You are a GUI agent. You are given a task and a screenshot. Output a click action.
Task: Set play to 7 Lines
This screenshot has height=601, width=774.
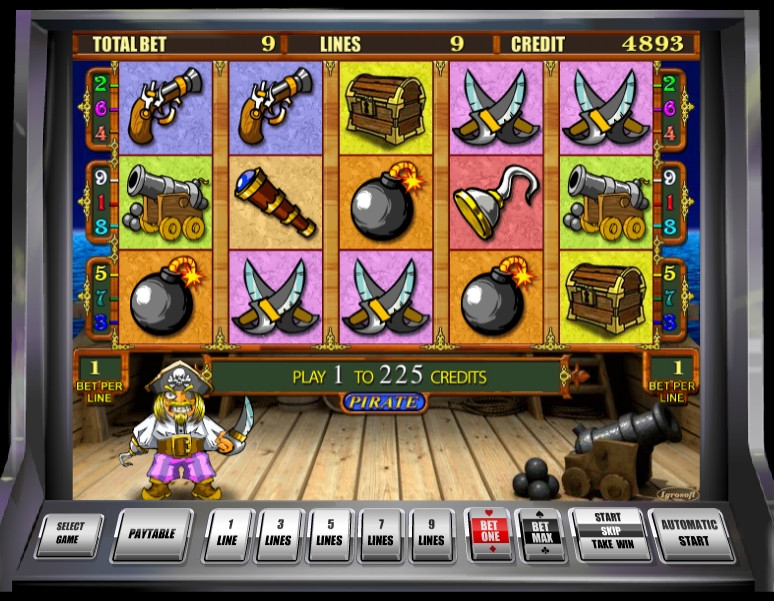click(380, 534)
